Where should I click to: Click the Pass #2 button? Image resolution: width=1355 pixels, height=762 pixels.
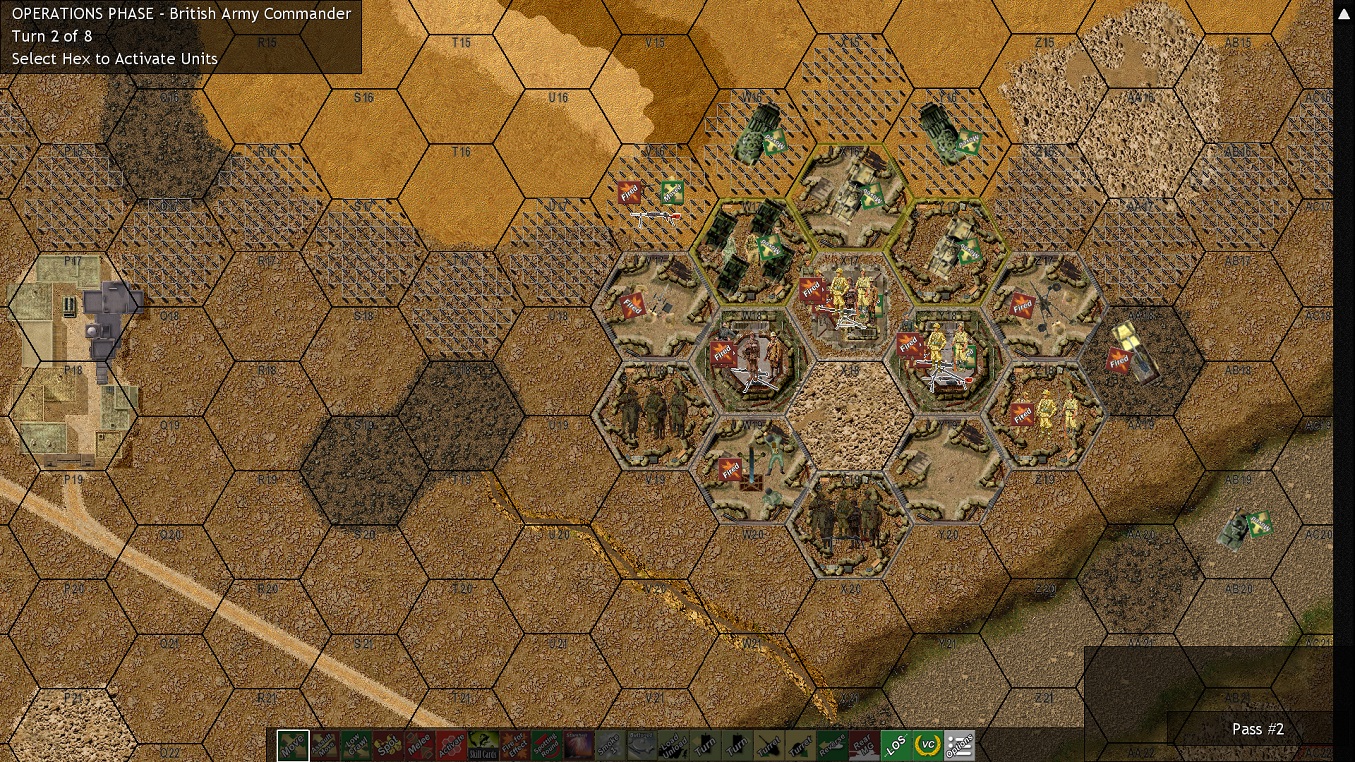click(x=1257, y=729)
